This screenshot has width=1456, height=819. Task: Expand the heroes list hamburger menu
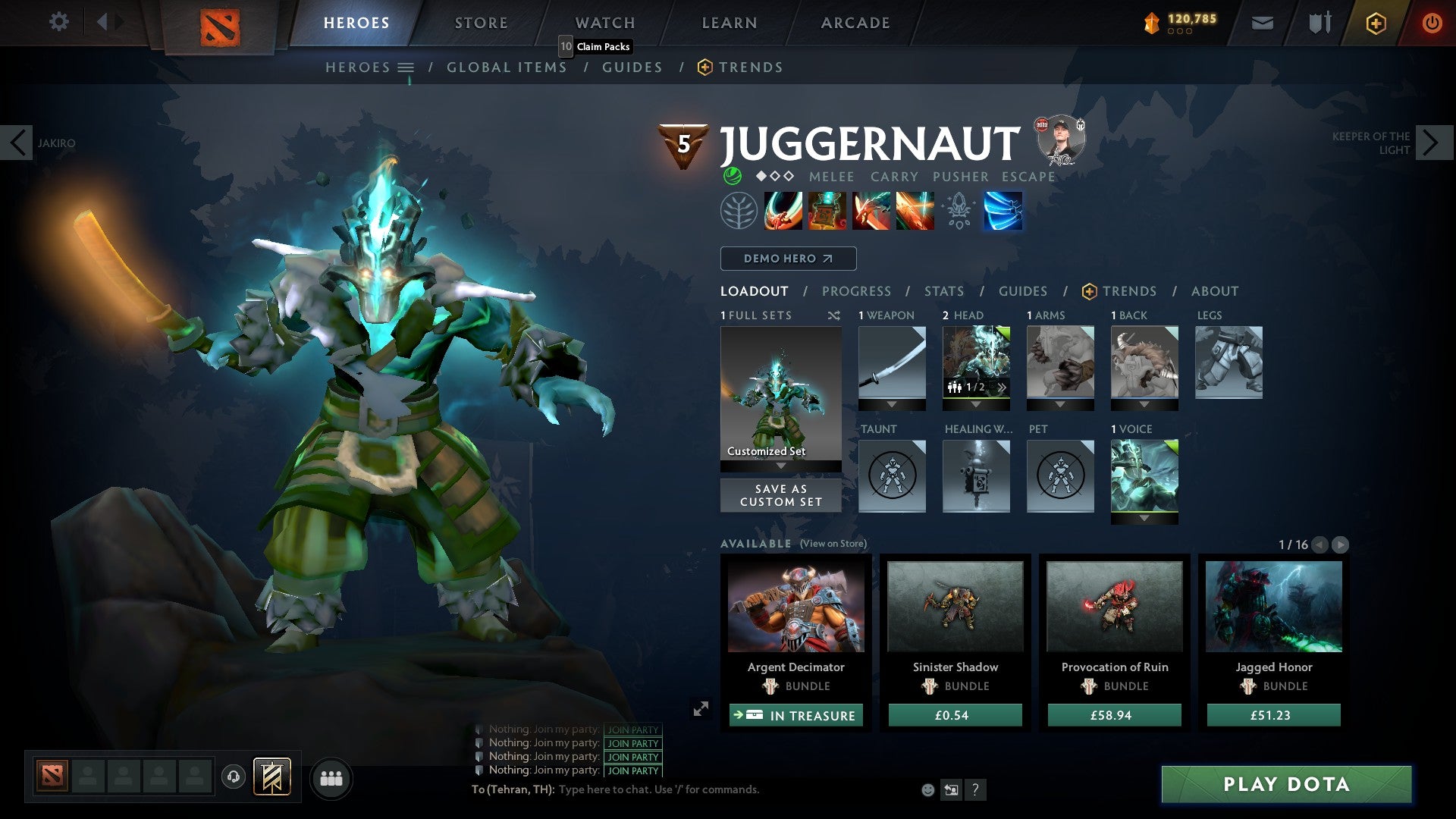(407, 67)
